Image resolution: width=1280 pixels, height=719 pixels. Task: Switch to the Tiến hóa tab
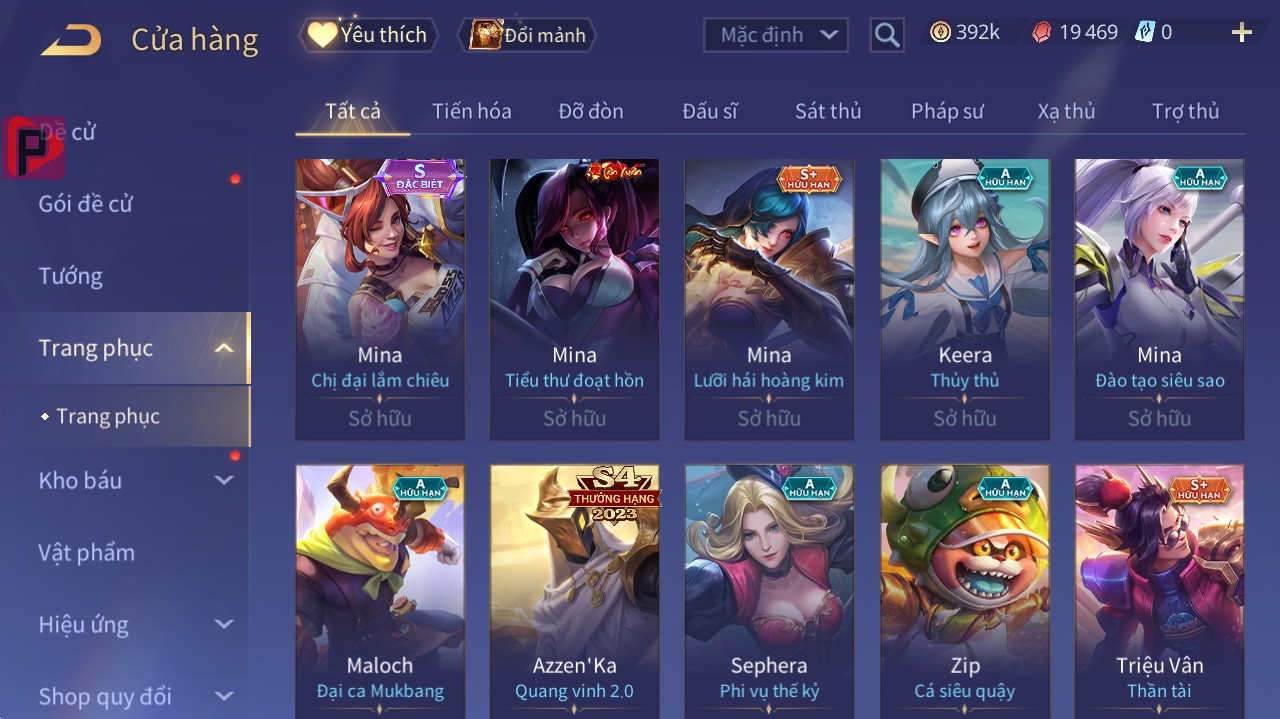471,111
